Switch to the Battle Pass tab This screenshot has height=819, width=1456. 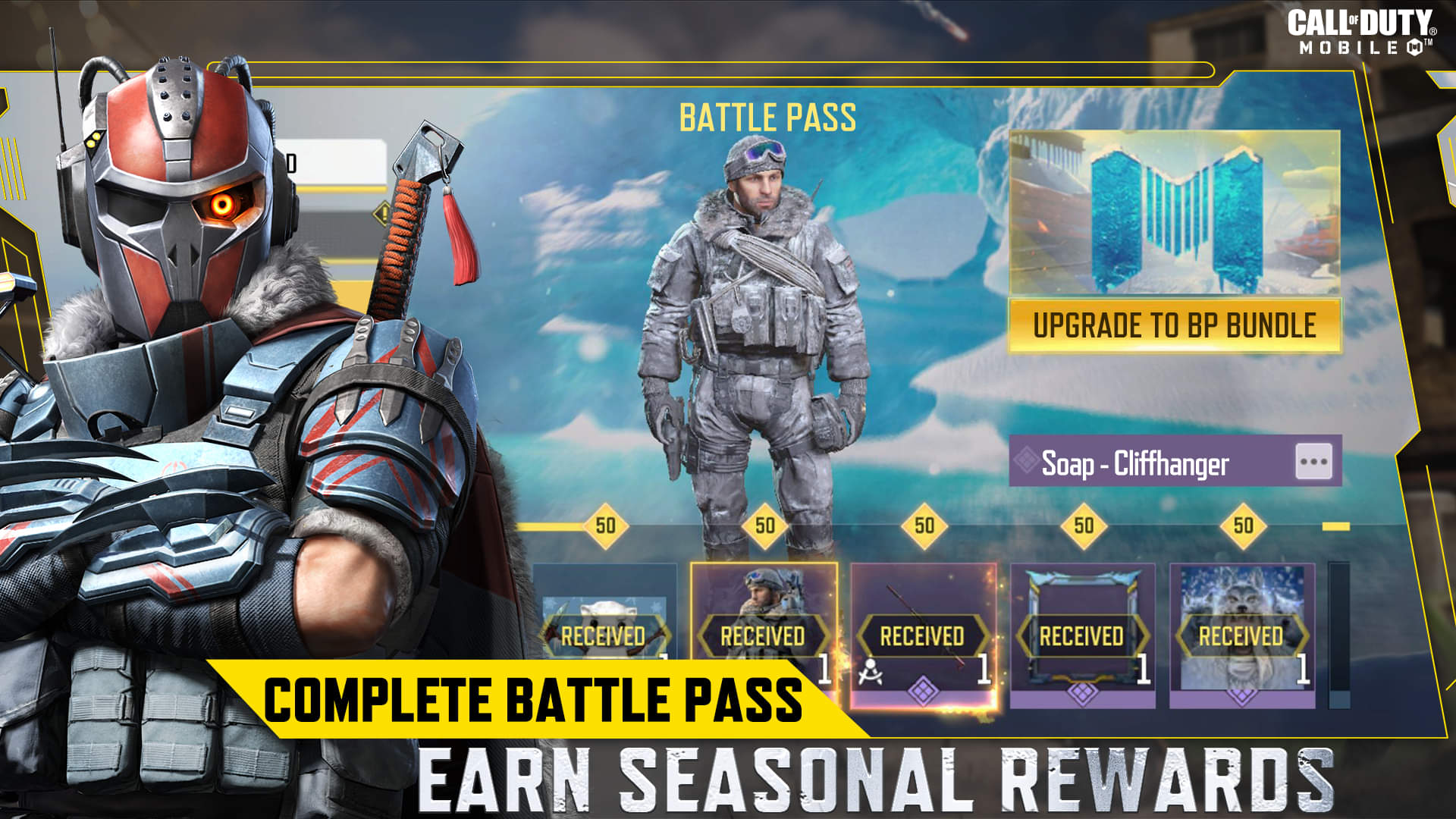coord(768,115)
